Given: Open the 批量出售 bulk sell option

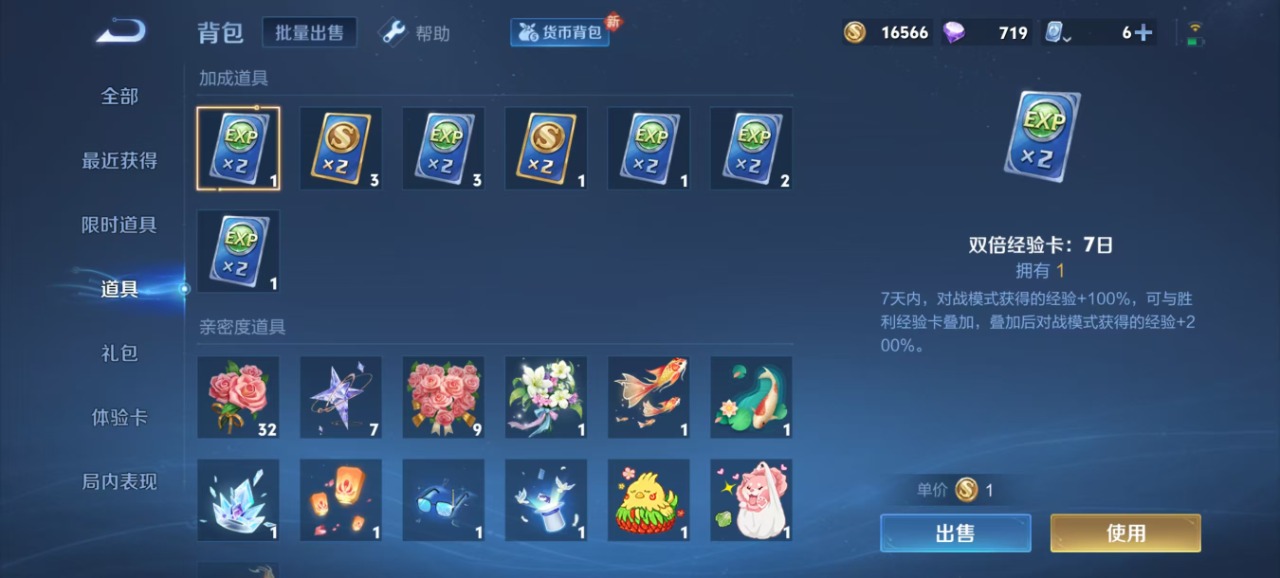Looking at the screenshot, I should point(309,33).
